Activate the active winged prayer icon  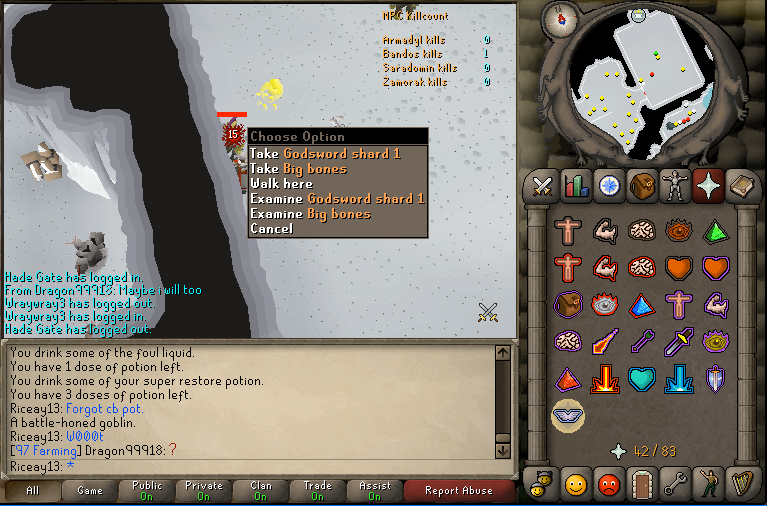point(568,415)
